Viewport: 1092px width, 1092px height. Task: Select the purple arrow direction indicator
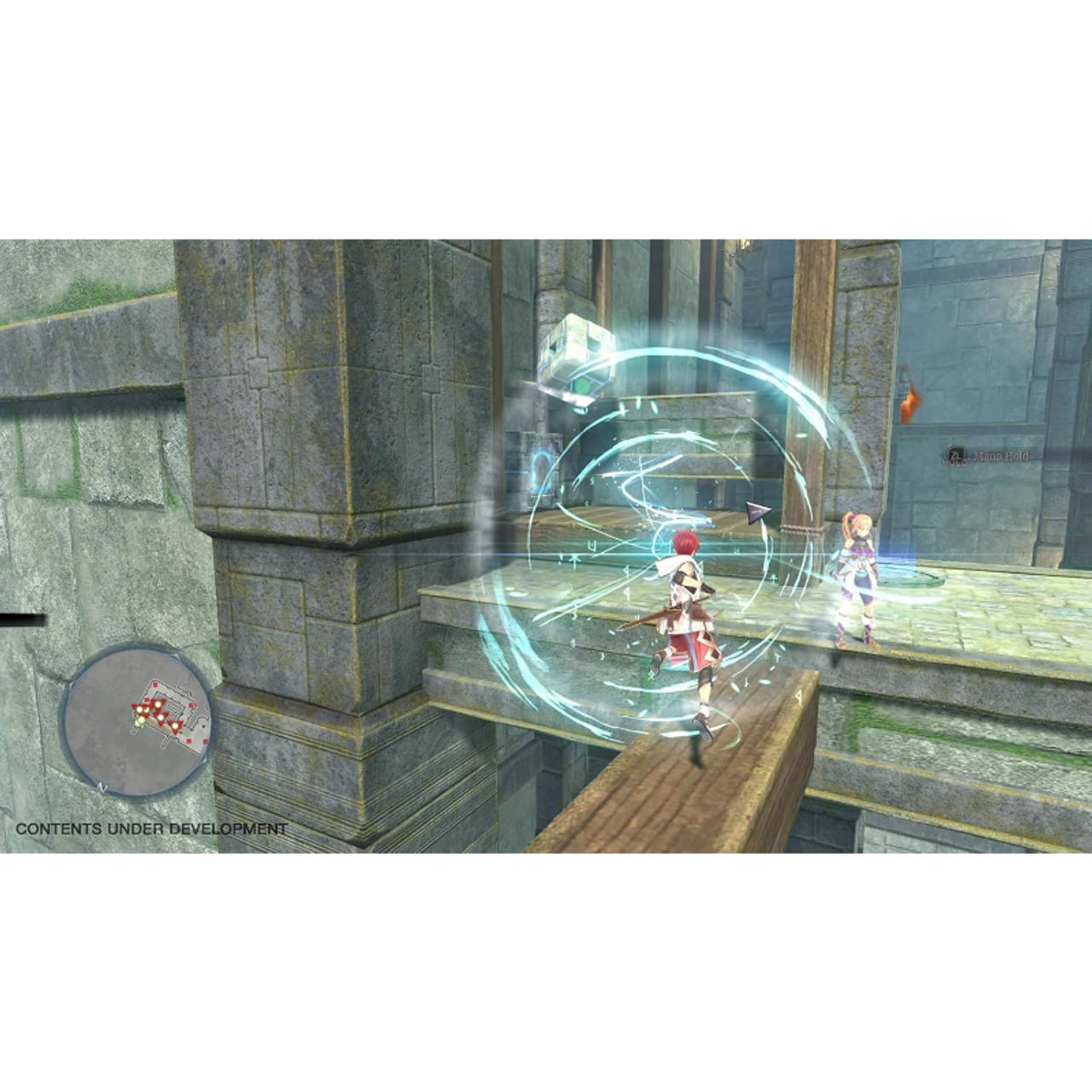pos(758,510)
